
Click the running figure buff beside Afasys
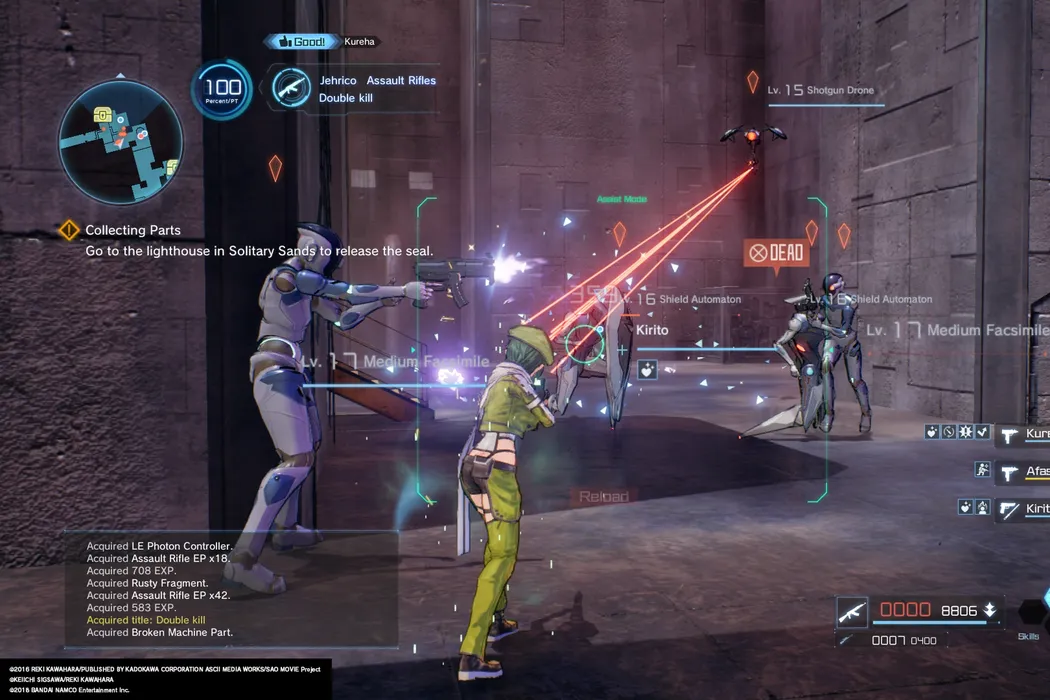click(982, 470)
